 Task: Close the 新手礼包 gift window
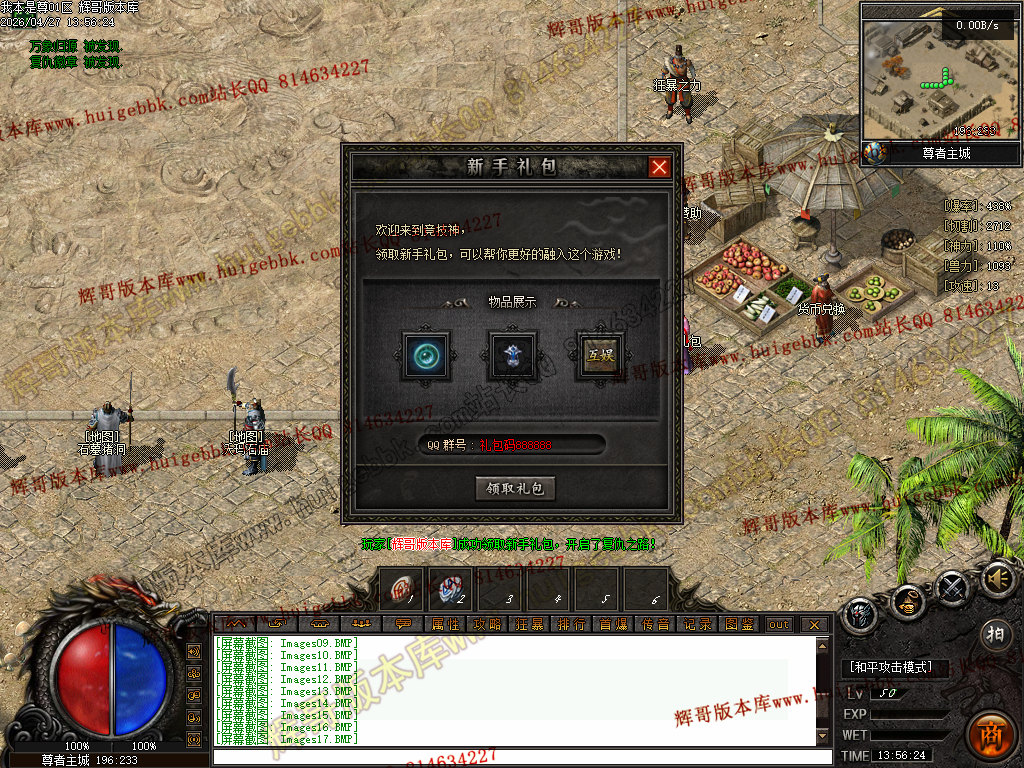(x=659, y=167)
